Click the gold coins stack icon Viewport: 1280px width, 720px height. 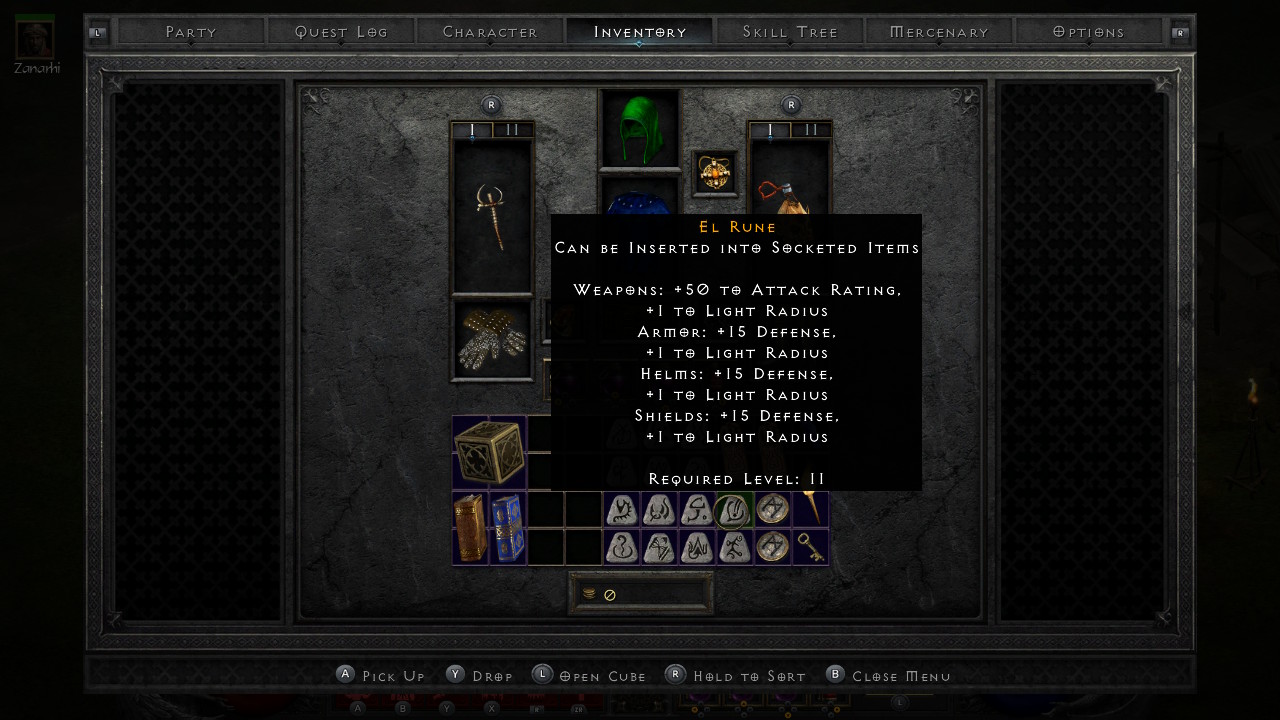coord(589,594)
